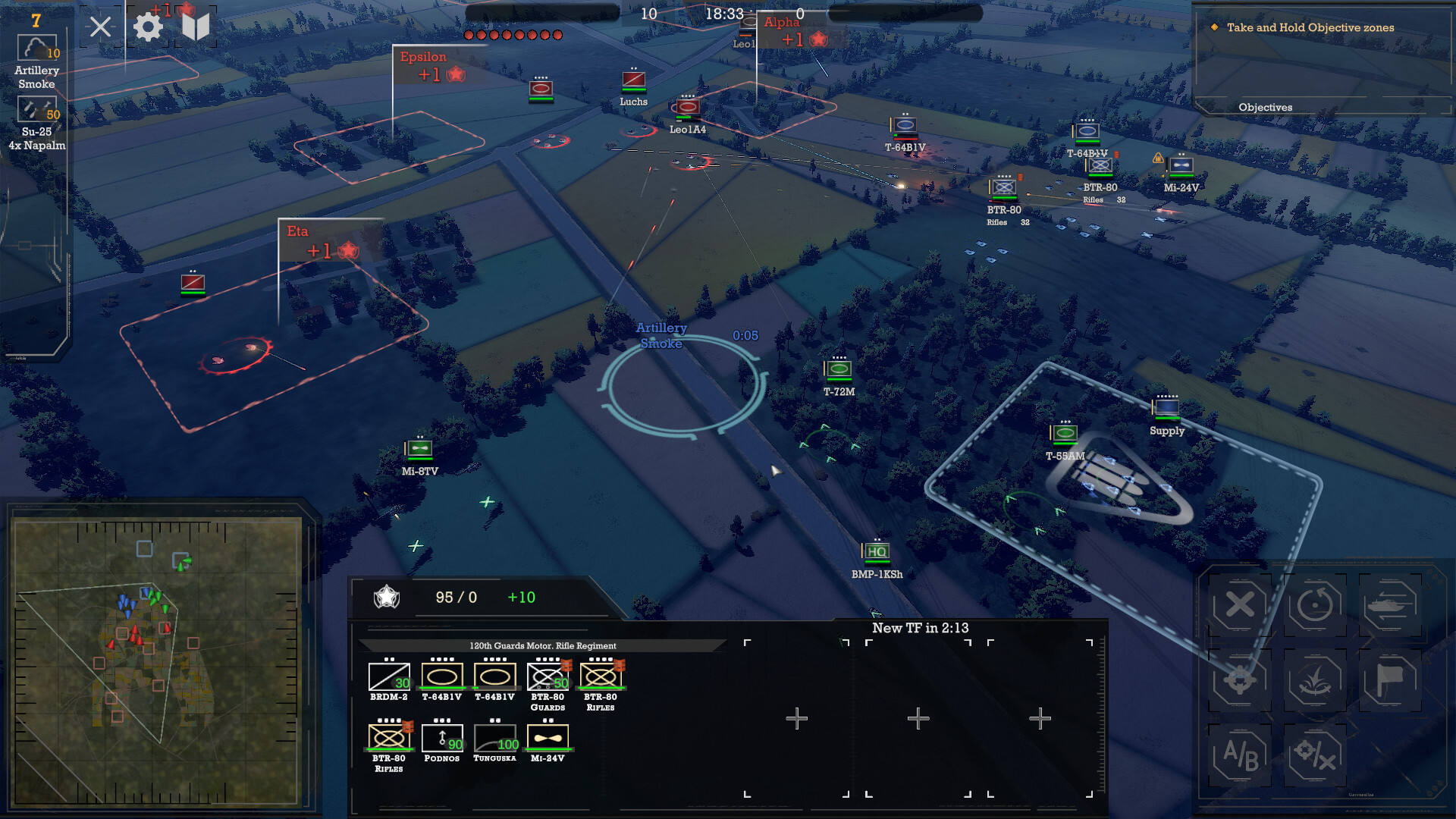The image size is (1456, 819).
Task: Activate the flag command button
Action: [x=1389, y=680]
